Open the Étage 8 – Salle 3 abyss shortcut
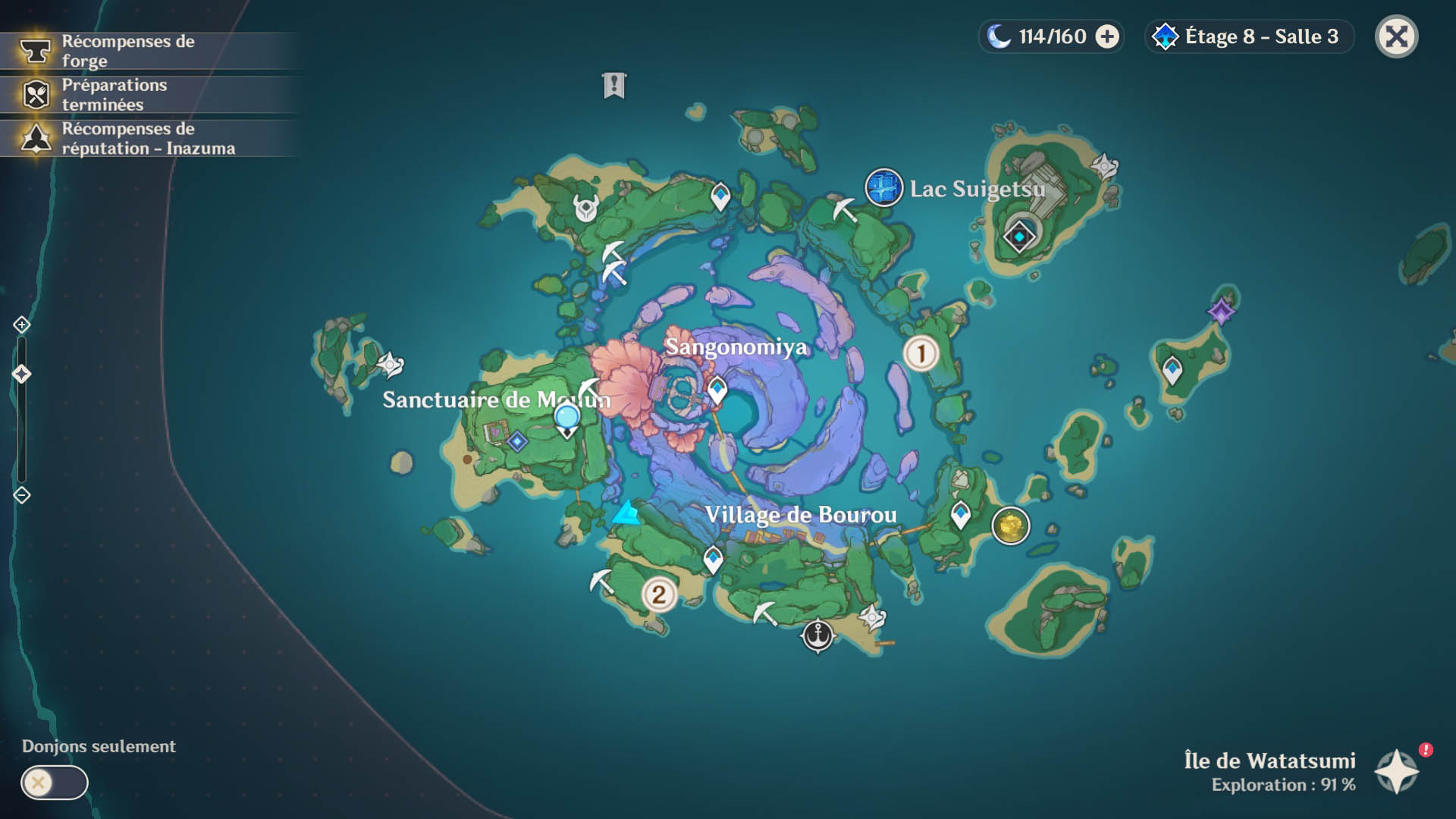The image size is (1456, 819). coord(1248,36)
